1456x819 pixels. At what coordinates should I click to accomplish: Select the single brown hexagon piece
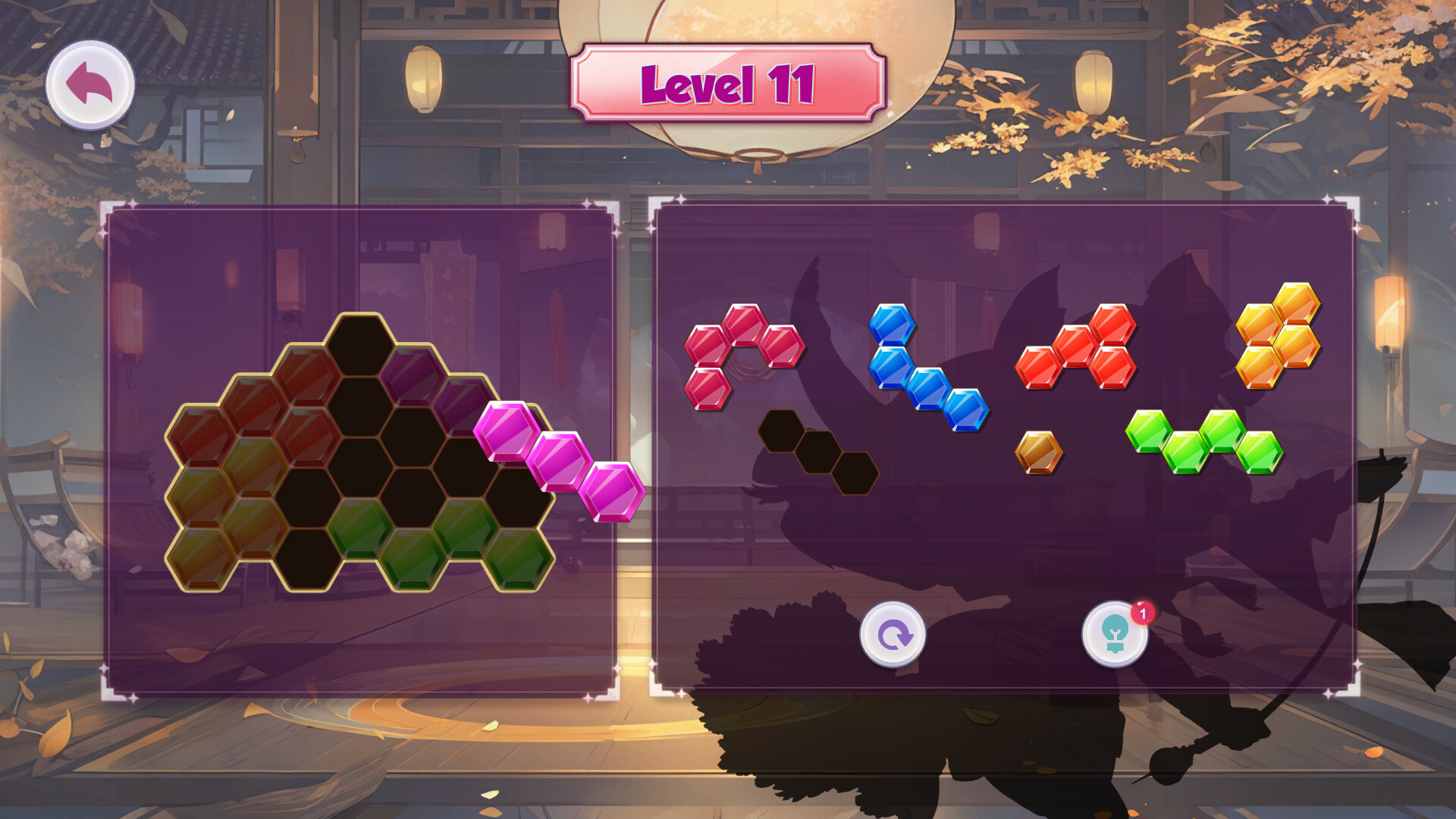(x=1039, y=451)
